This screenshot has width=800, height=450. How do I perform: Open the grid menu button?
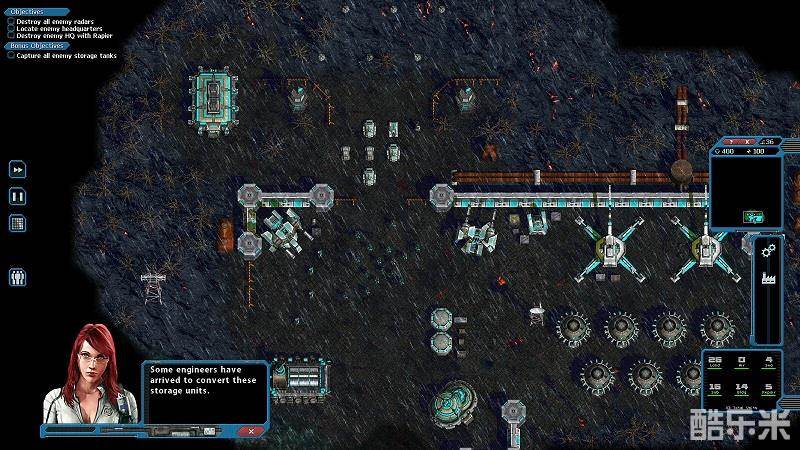coord(18,222)
